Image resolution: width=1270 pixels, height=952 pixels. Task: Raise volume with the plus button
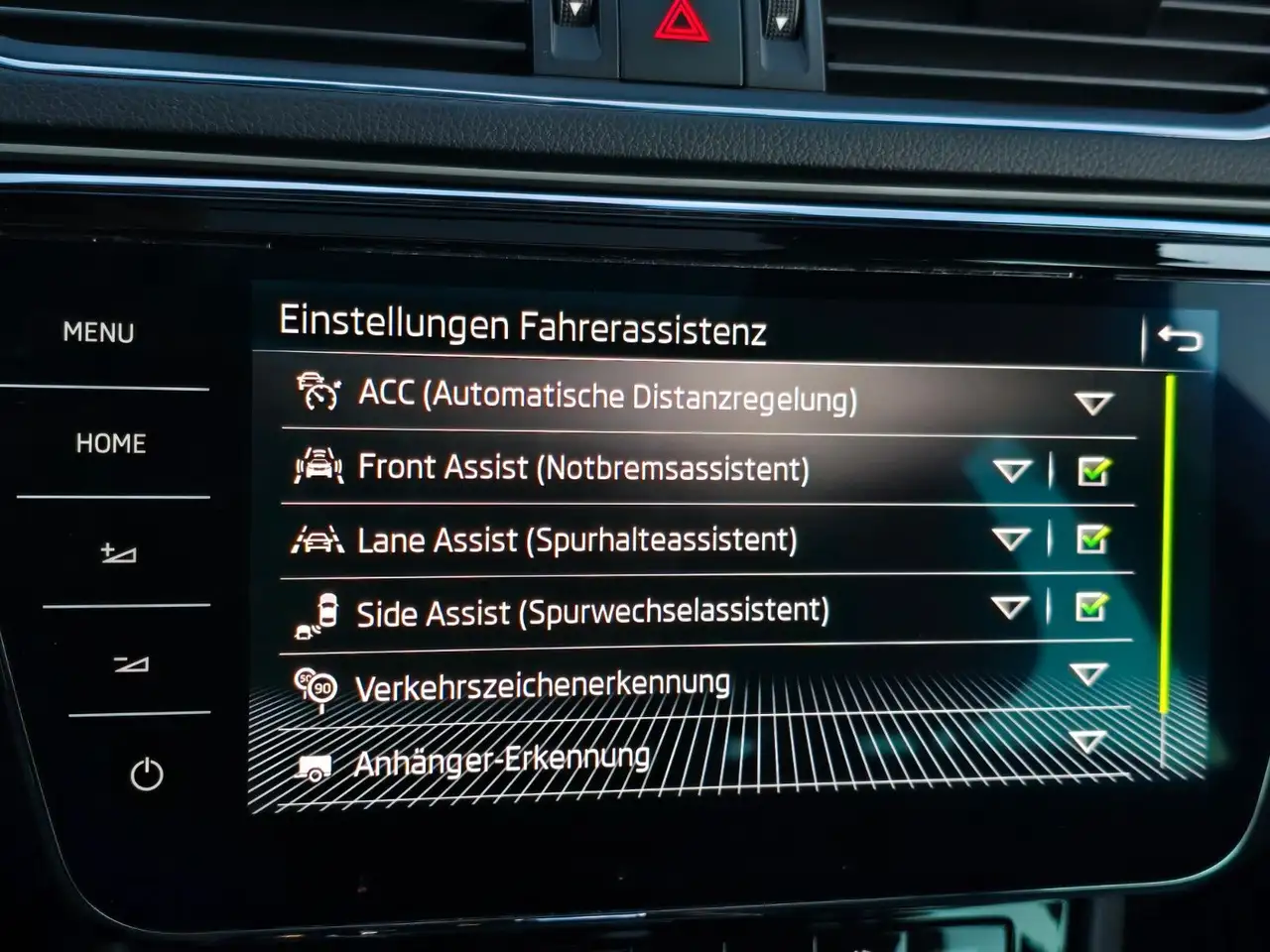(x=119, y=553)
